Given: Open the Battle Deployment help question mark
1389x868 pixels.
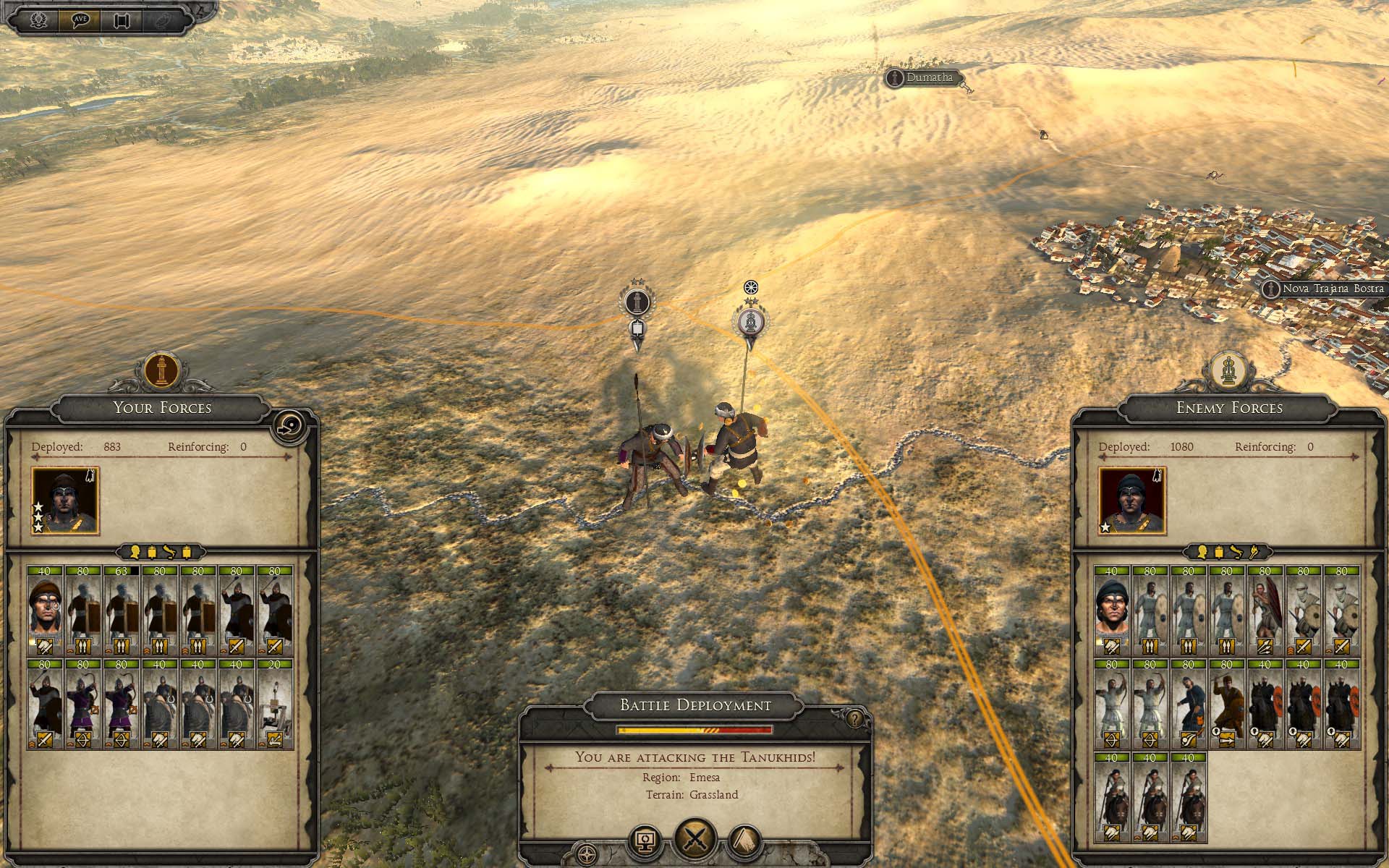Looking at the screenshot, I should (854, 719).
